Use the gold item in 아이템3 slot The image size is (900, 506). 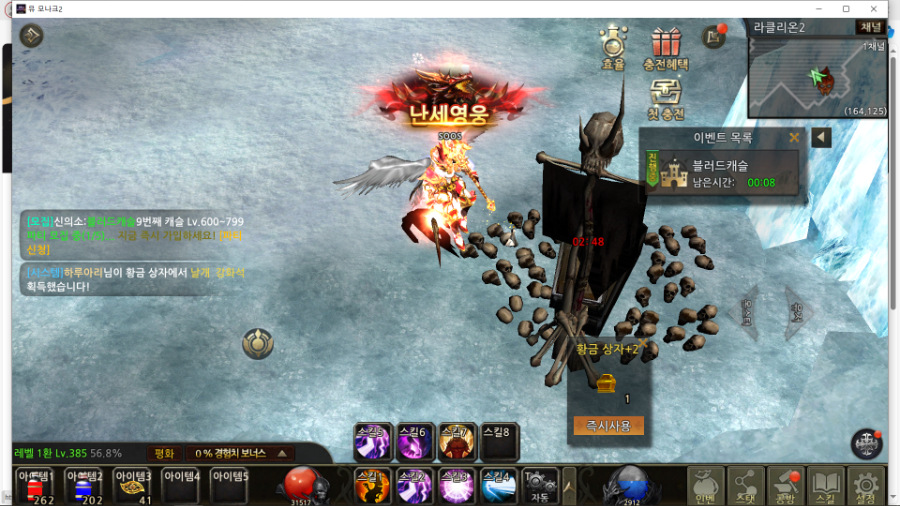132,487
